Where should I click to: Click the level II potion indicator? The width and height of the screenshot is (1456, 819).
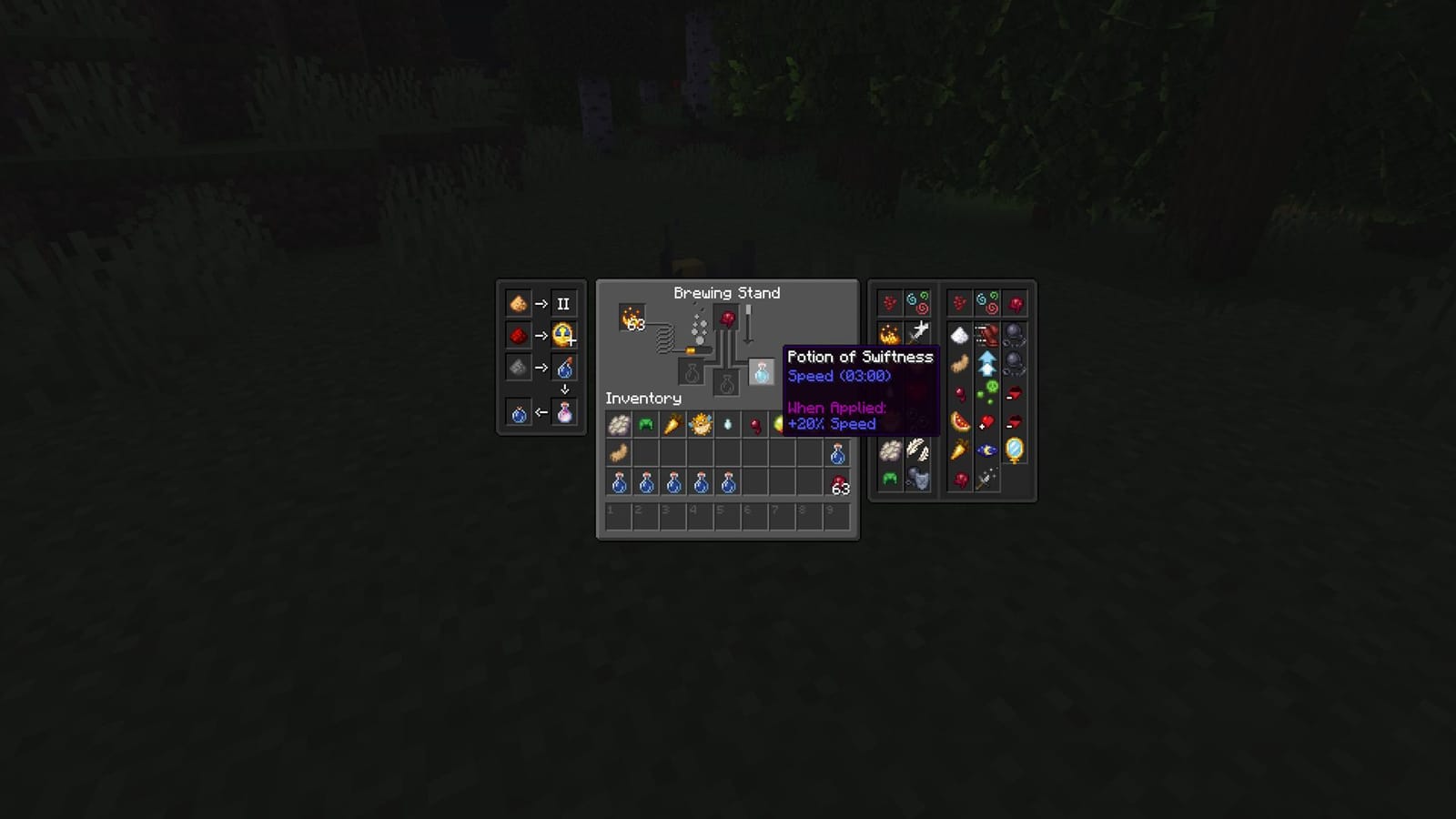pos(565,303)
